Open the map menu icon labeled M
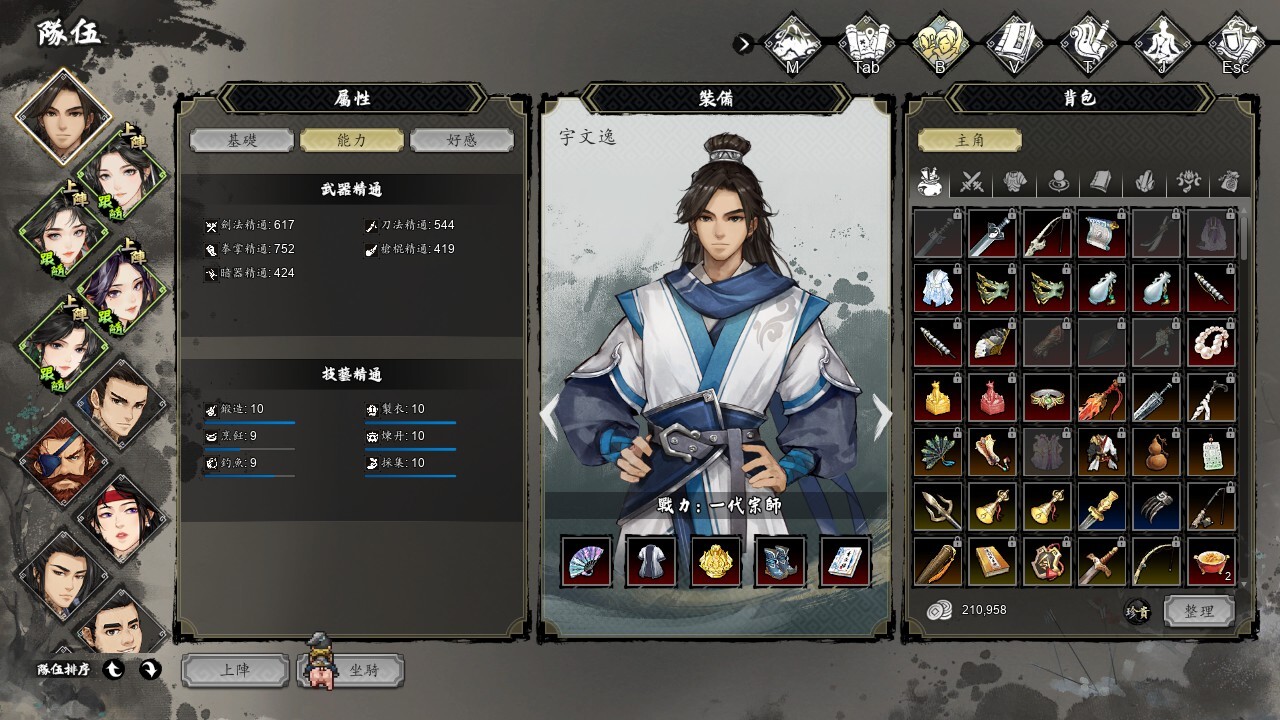Screen dimensions: 1280x720 click(x=793, y=43)
